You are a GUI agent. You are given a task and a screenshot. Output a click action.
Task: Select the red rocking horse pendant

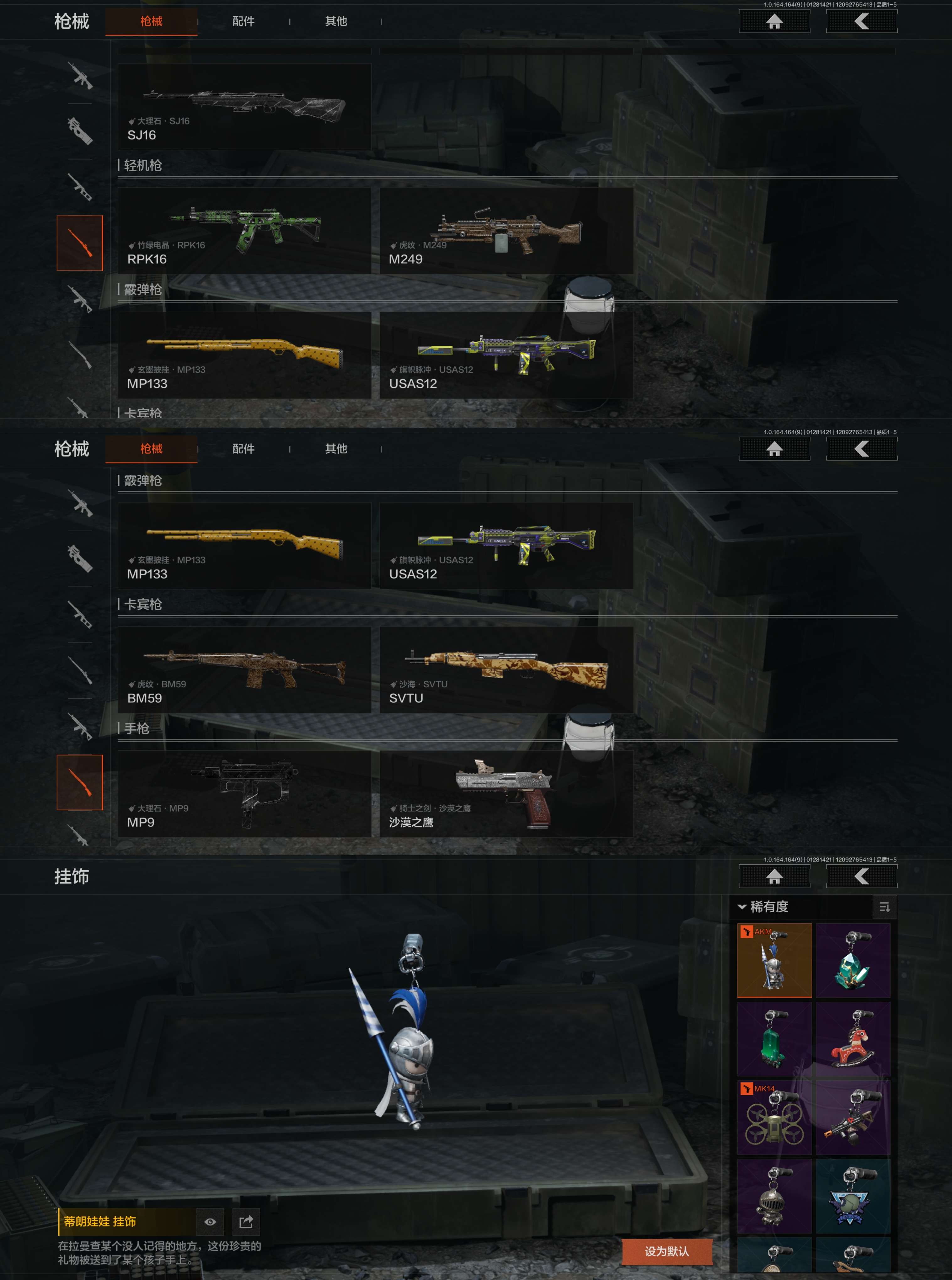(x=853, y=1038)
